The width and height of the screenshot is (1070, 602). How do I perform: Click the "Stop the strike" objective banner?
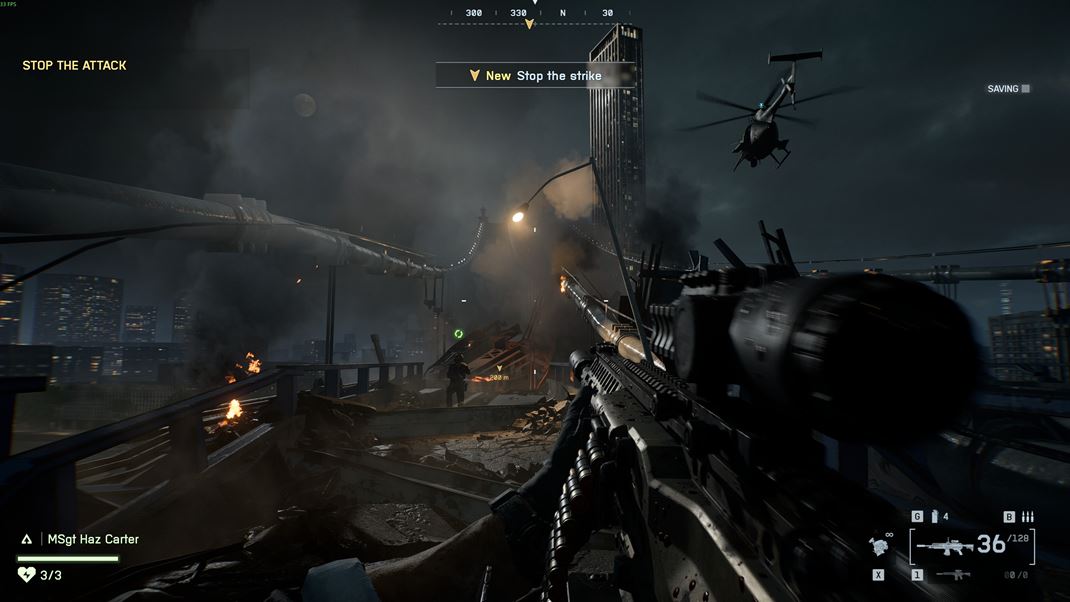[x=535, y=76]
